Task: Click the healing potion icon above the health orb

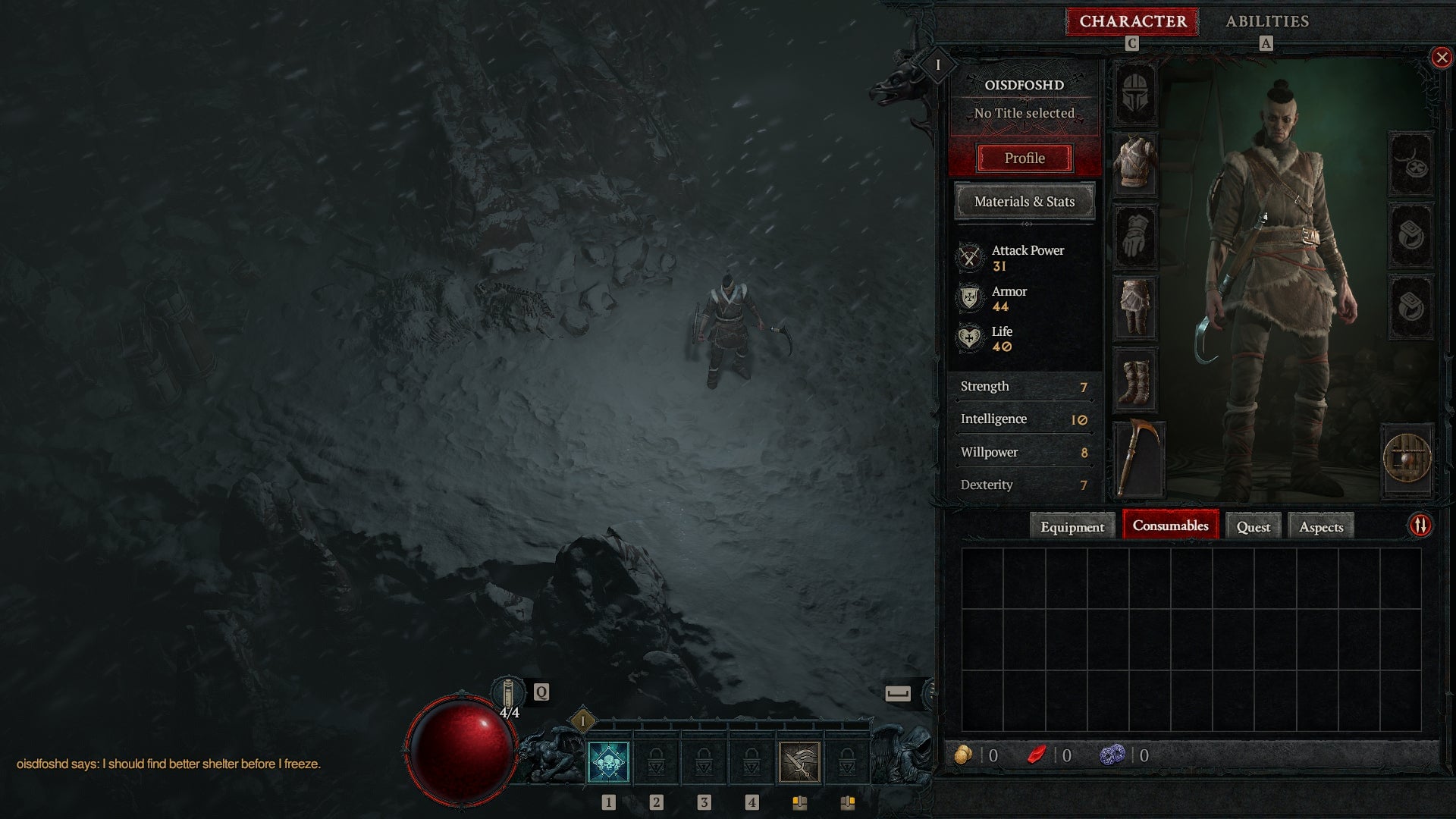Action: click(x=508, y=692)
